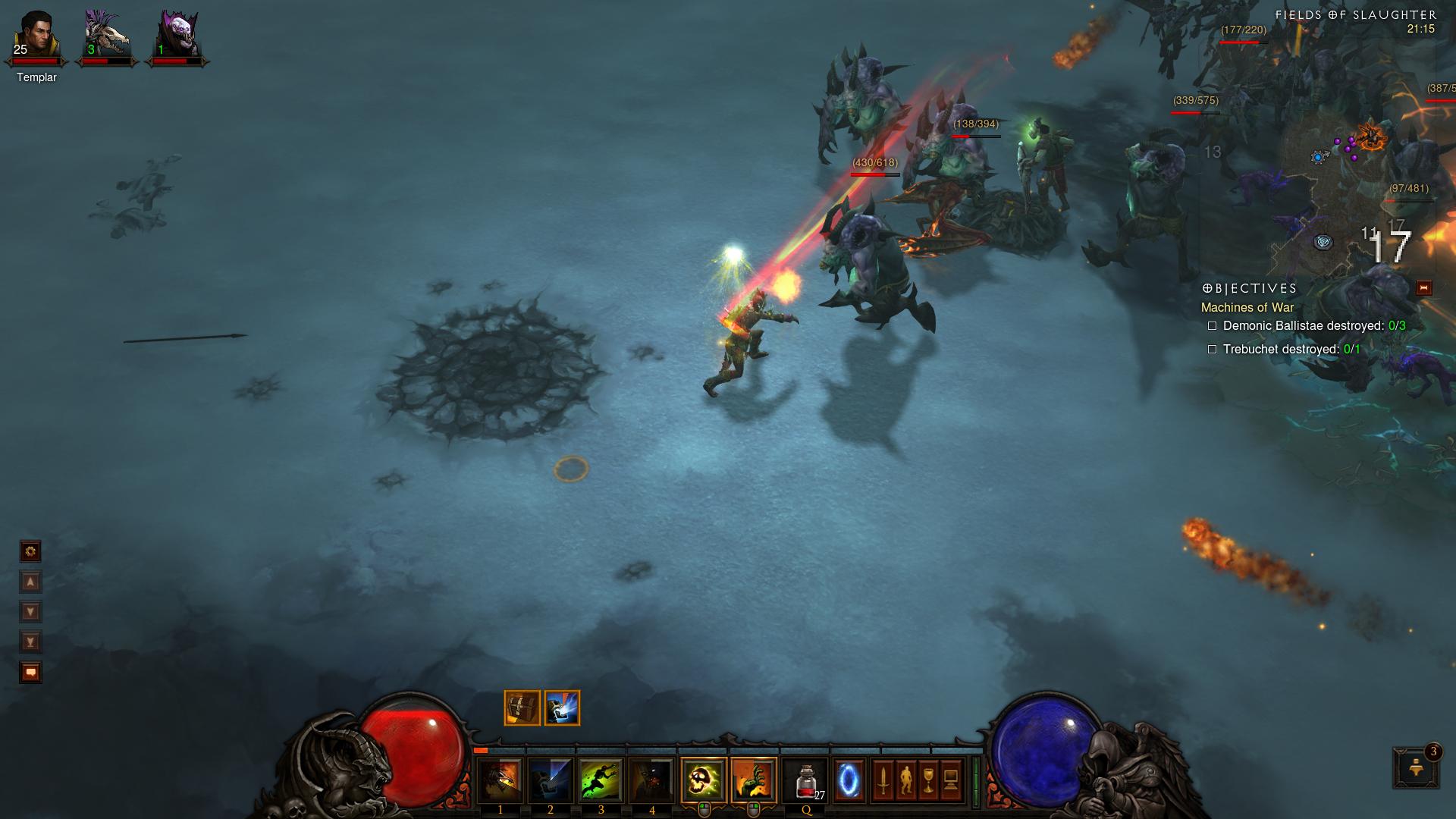Open the achievements goblet button
The height and width of the screenshot is (819, 1456).
point(929,780)
